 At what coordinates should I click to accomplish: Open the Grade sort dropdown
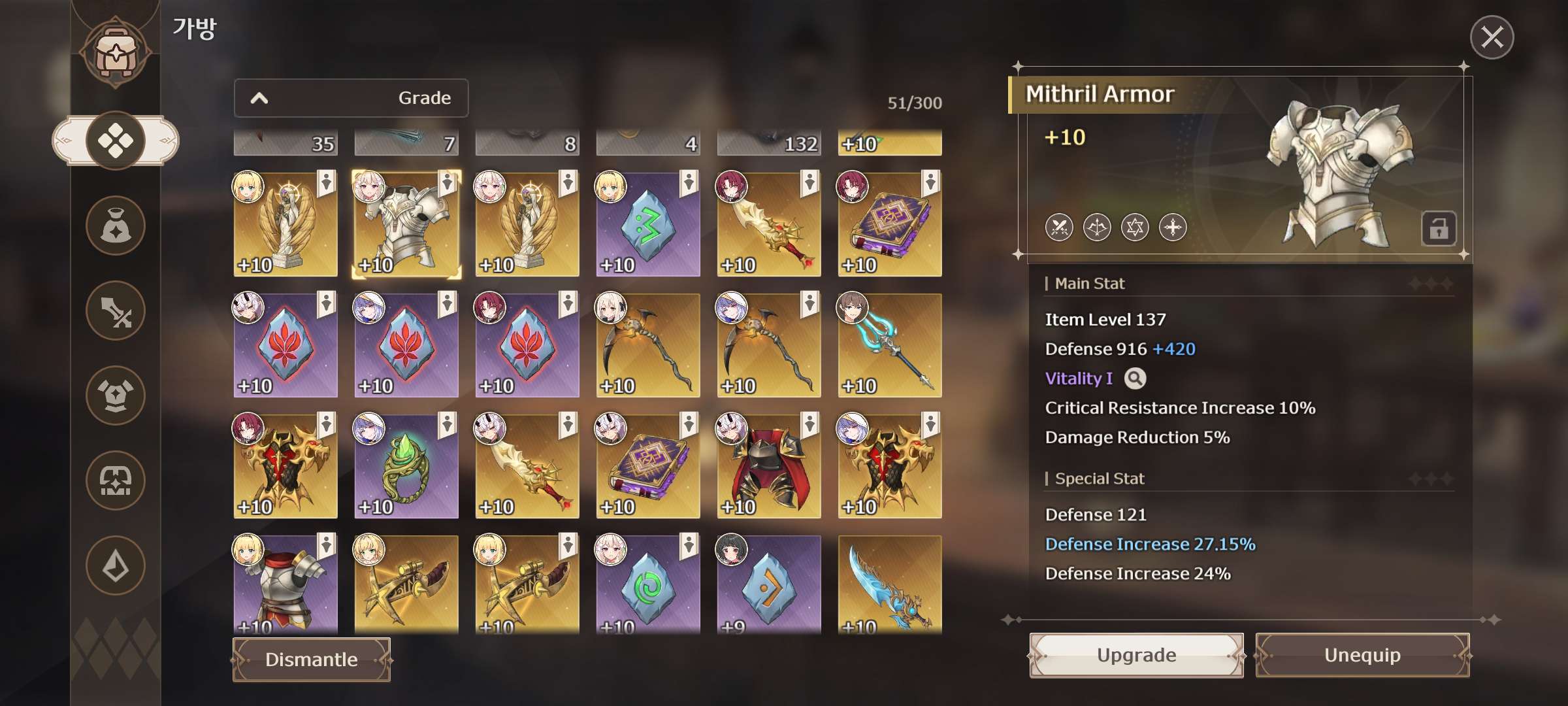[351, 98]
